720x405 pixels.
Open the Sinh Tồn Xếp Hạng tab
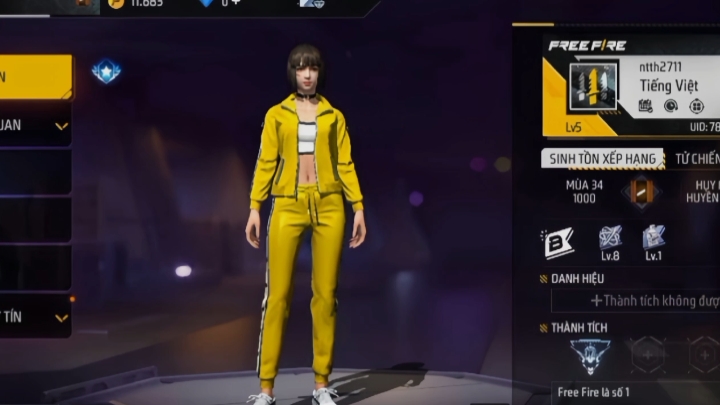tap(602, 159)
